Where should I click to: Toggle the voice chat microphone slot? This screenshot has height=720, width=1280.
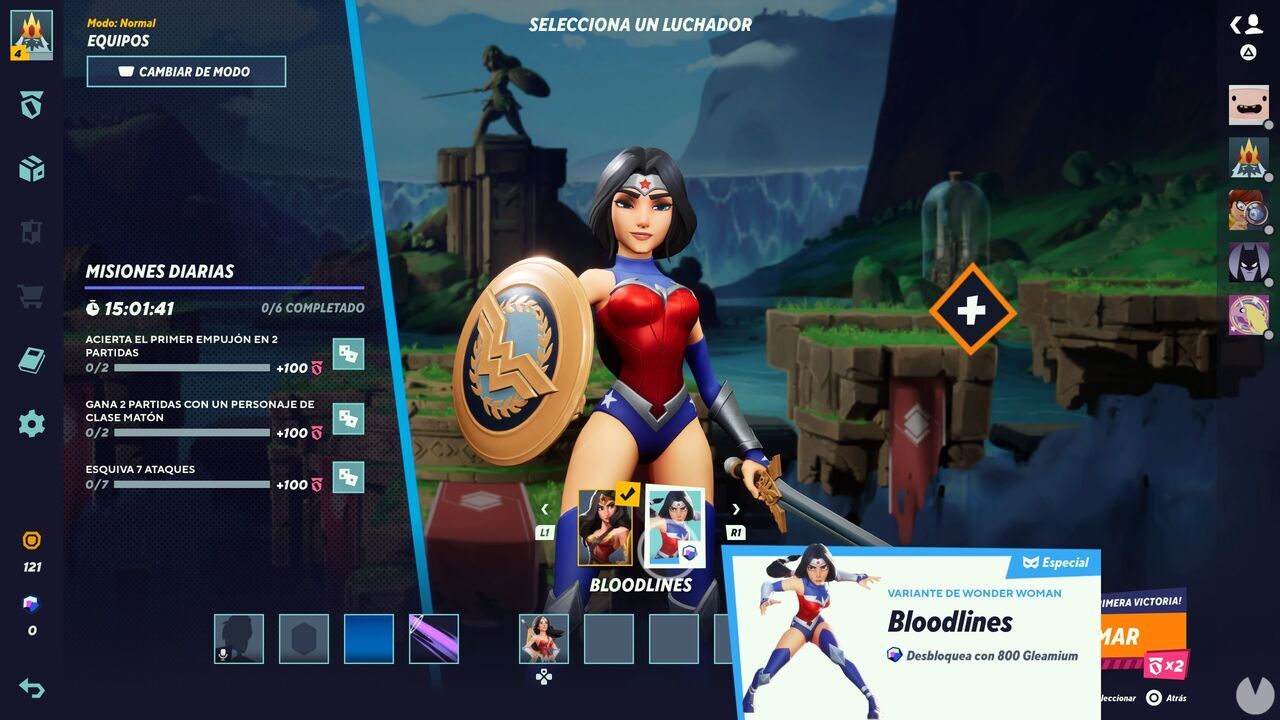click(x=236, y=637)
